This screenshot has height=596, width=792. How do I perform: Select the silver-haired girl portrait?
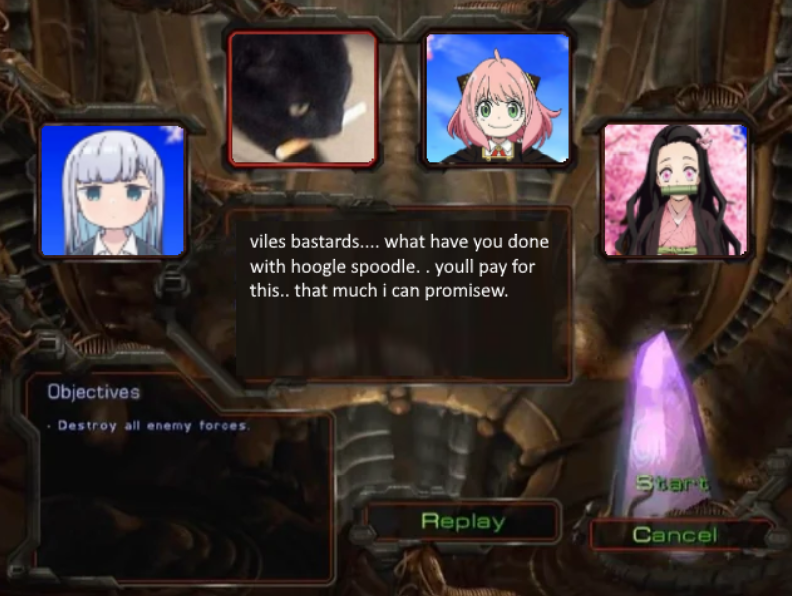[112, 190]
